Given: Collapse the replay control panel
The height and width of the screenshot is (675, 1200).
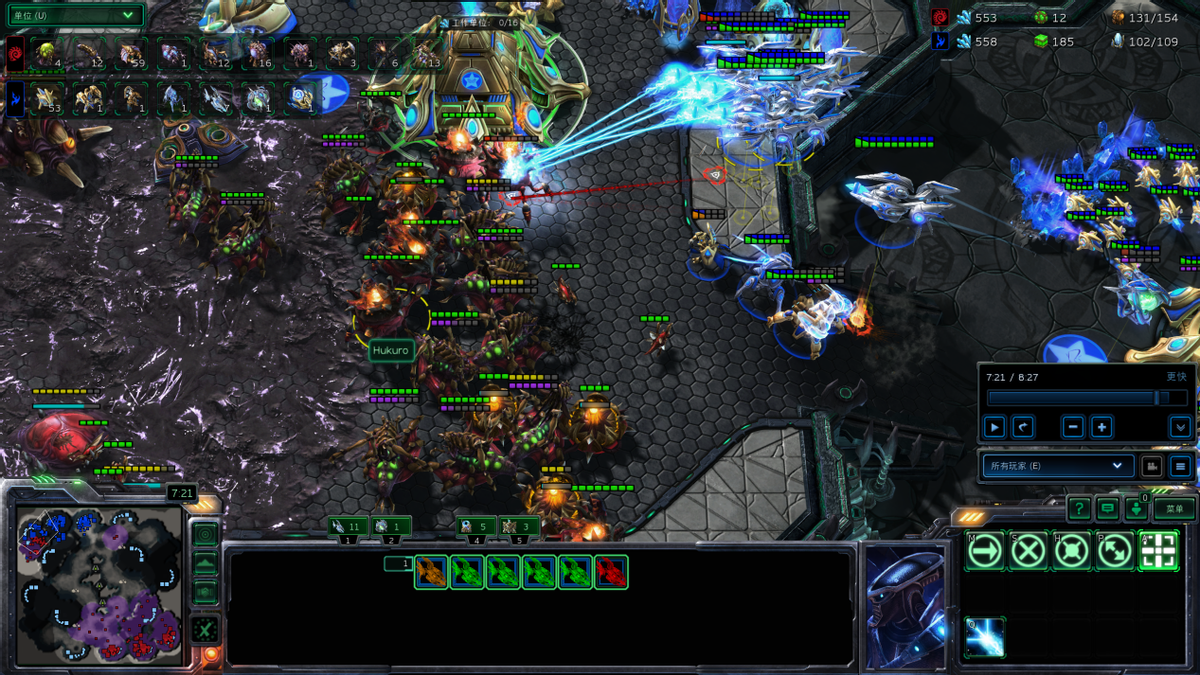Looking at the screenshot, I should (x=1180, y=427).
